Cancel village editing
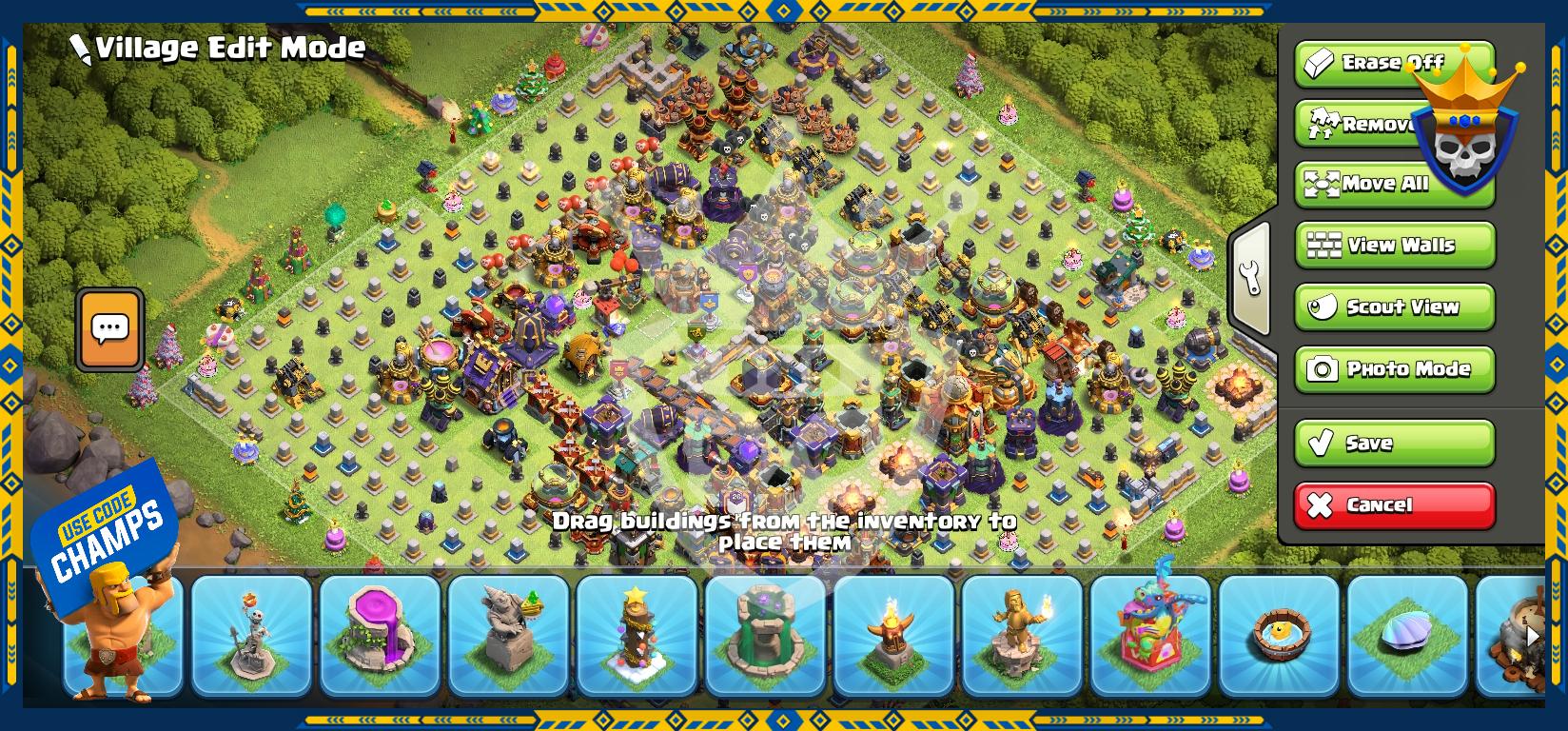The width and height of the screenshot is (1568, 731). [x=1395, y=504]
